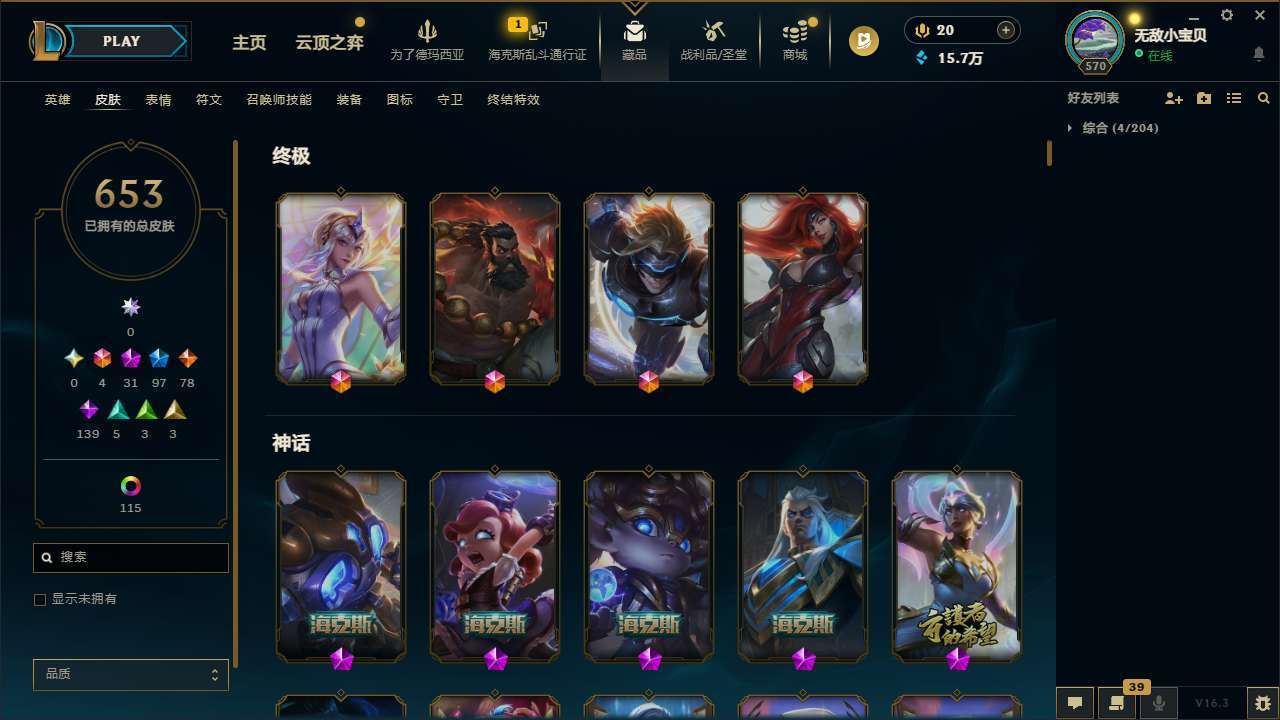Toggle the notification bell near profile
Screen dimensions: 1280x720
point(1259,53)
